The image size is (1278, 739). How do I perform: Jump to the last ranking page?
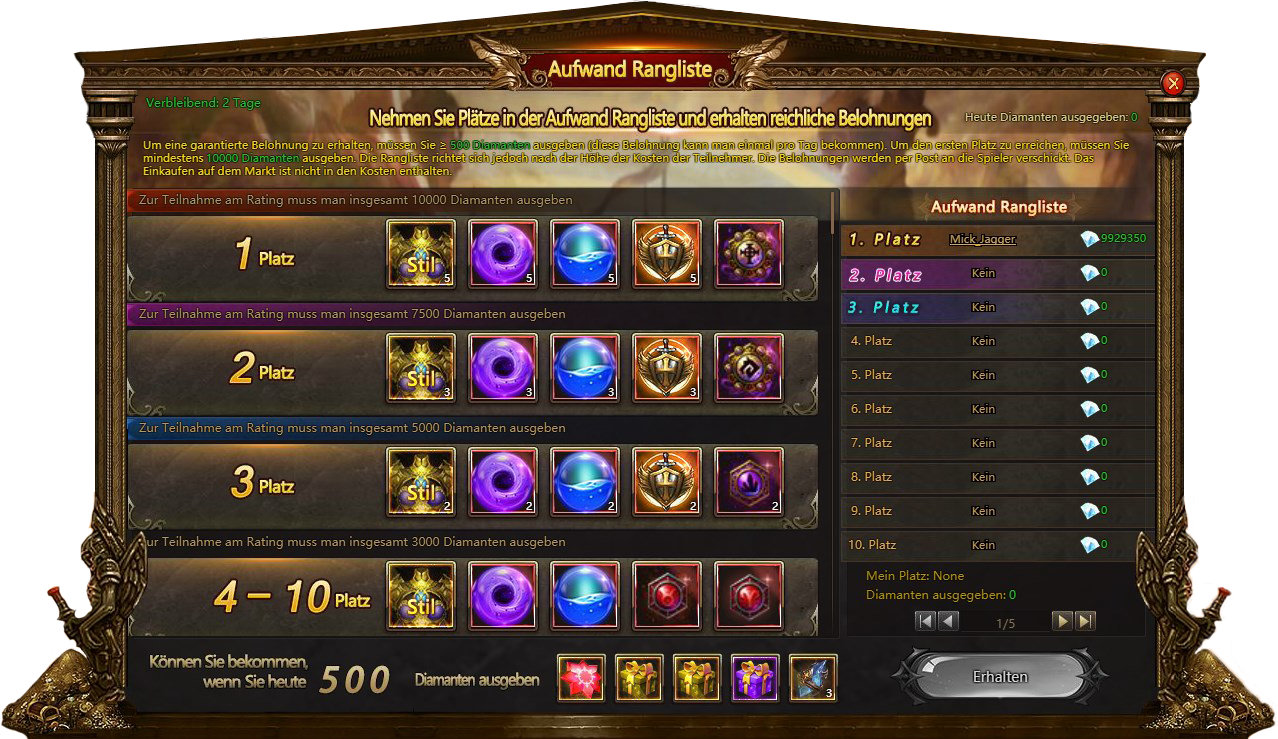click(1085, 621)
